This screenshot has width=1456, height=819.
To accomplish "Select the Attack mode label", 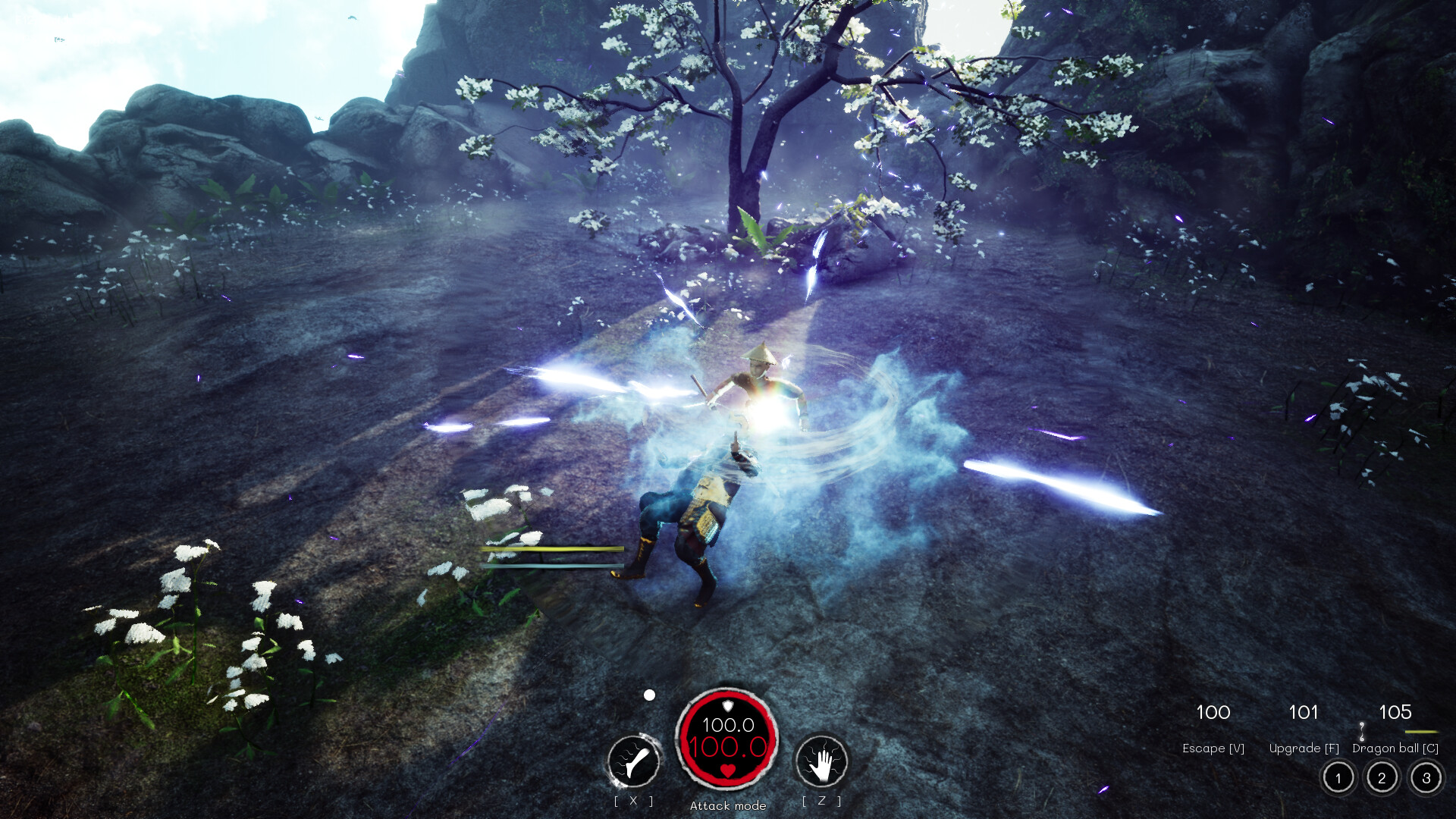I will 727,805.
